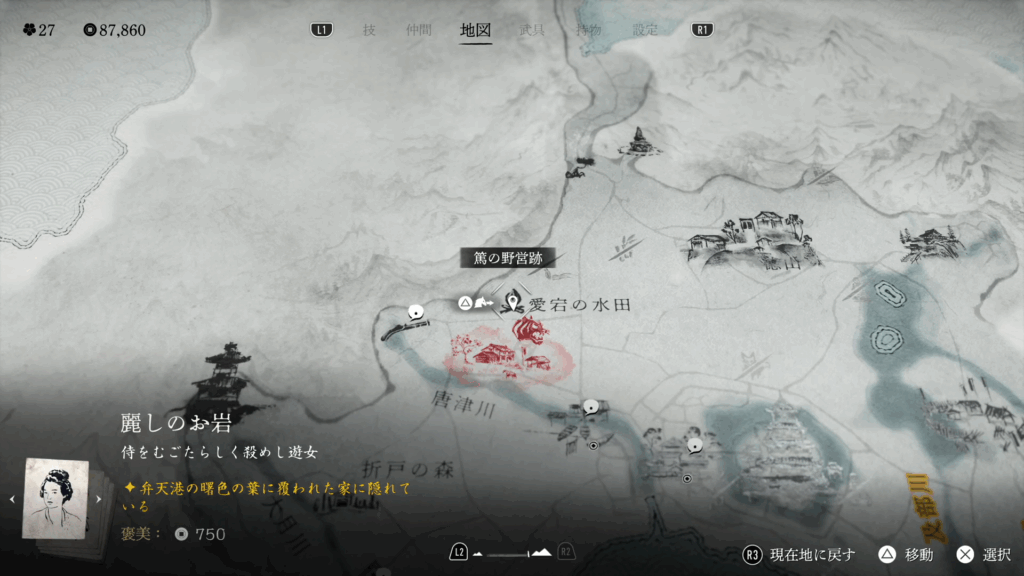This screenshot has width=1024, height=576.
Task: Open the 仲間 tab
Action: 419,30
